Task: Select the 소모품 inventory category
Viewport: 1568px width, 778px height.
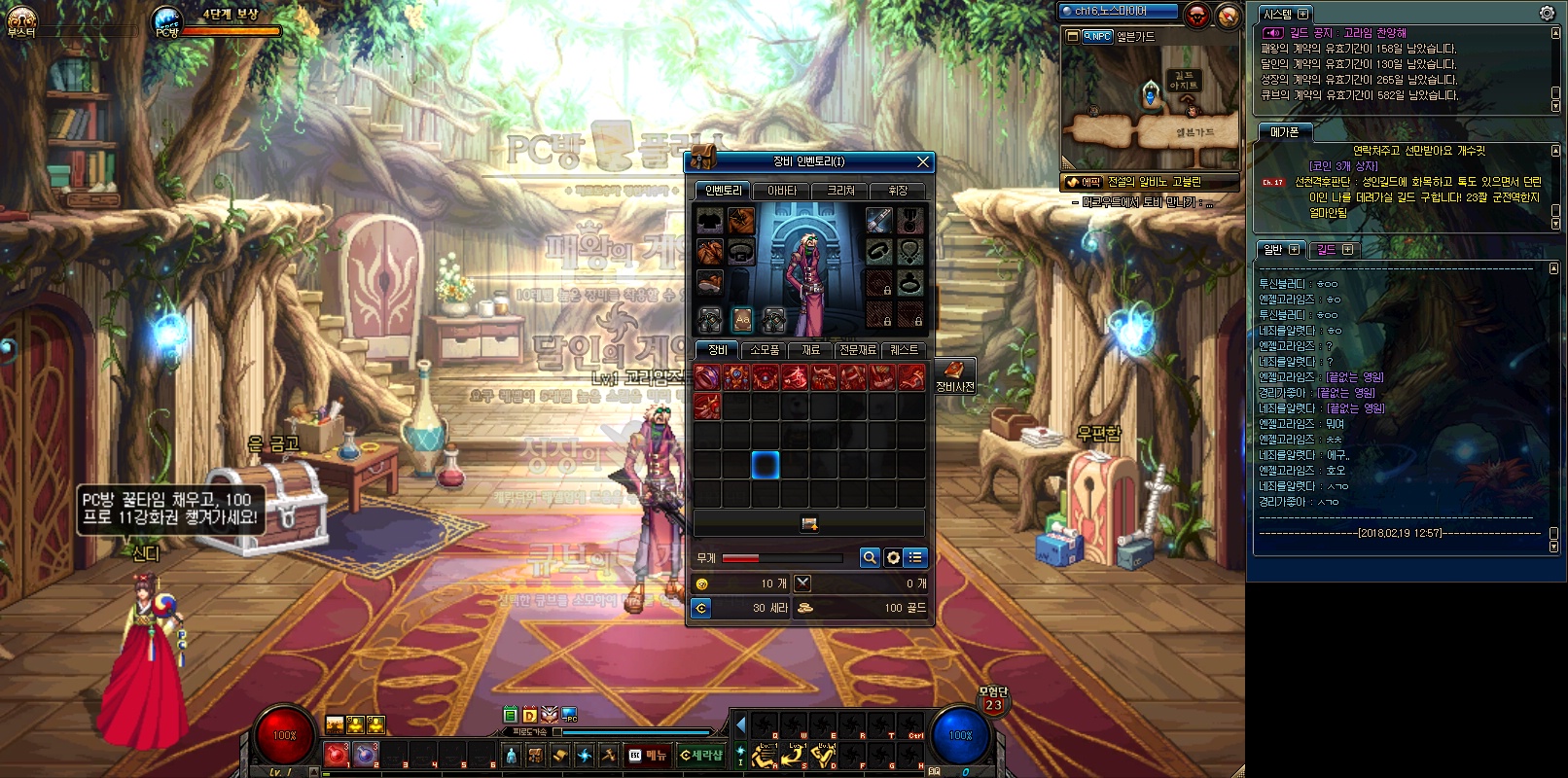Action: pyautogui.click(x=765, y=350)
